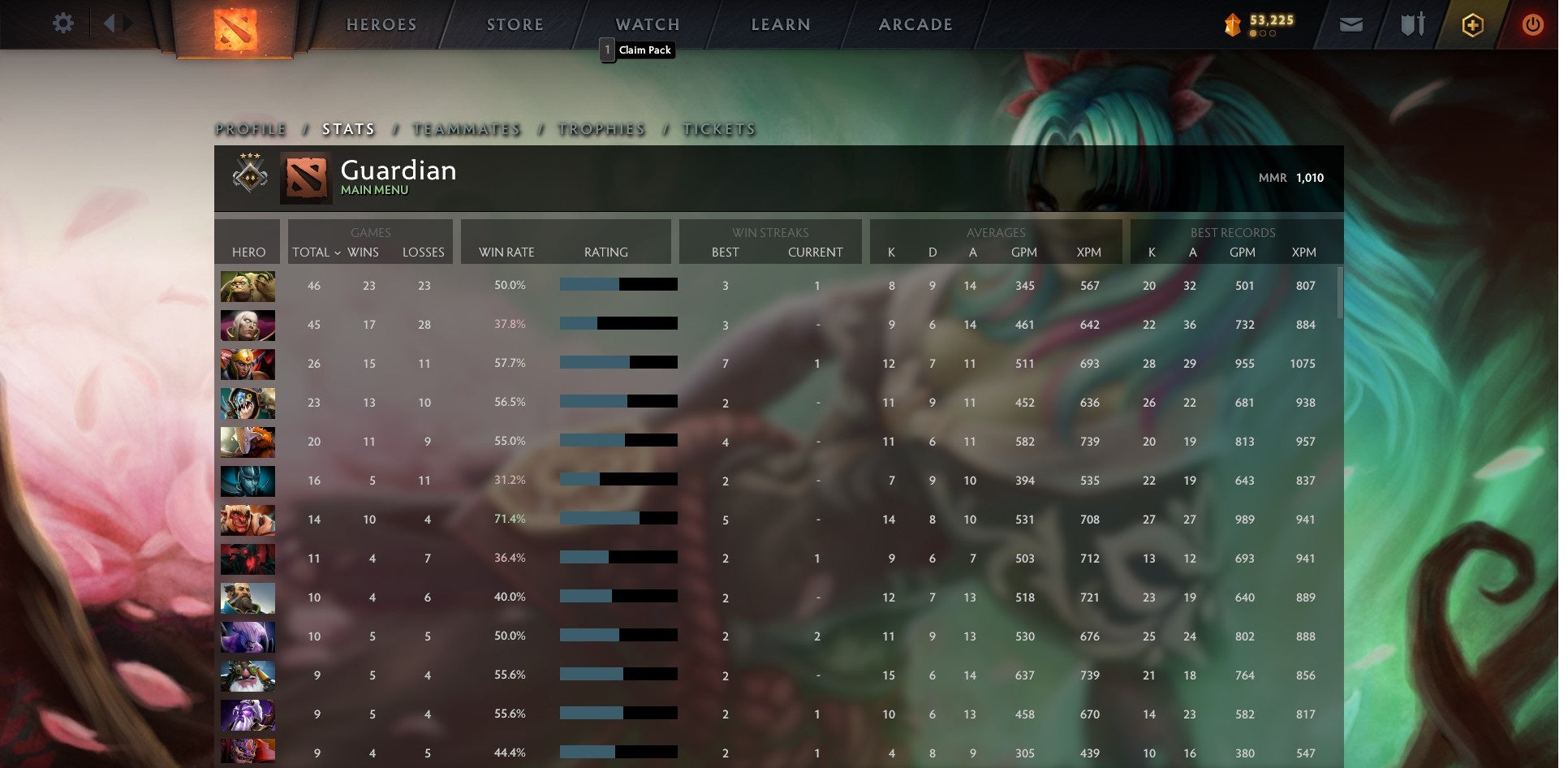Click the Guardian rank medal emblem

249,178
